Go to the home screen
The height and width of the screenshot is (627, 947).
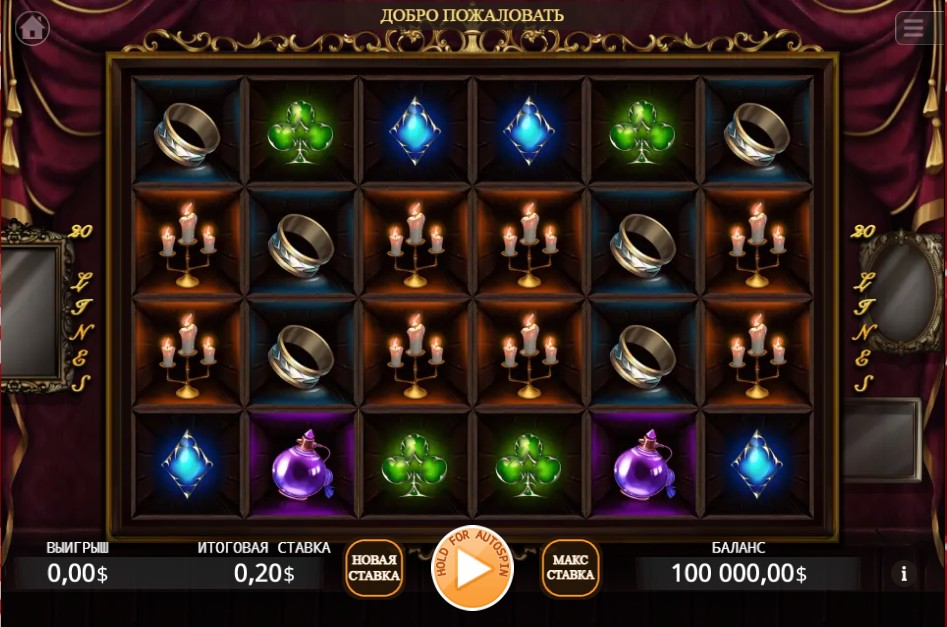[32, 27]
